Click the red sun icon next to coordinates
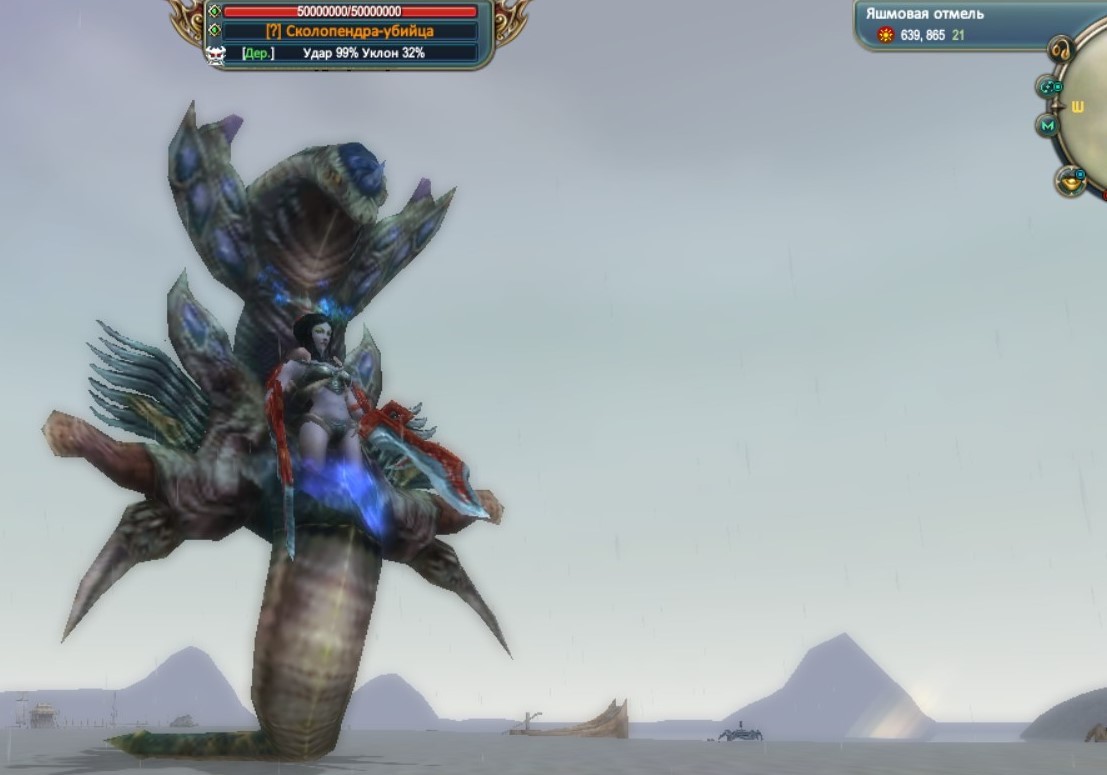This screenshot has height=775, width=1107. (885, 35)
